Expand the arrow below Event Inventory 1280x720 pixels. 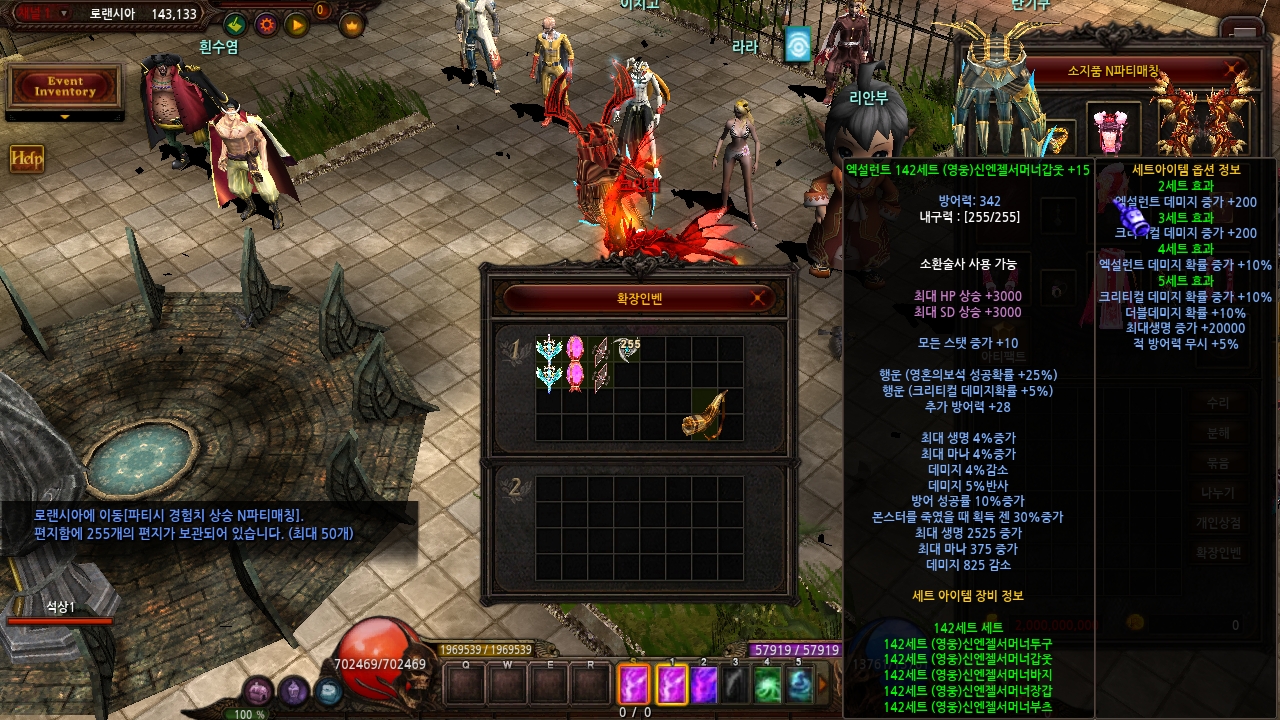[x=65, y=117]
